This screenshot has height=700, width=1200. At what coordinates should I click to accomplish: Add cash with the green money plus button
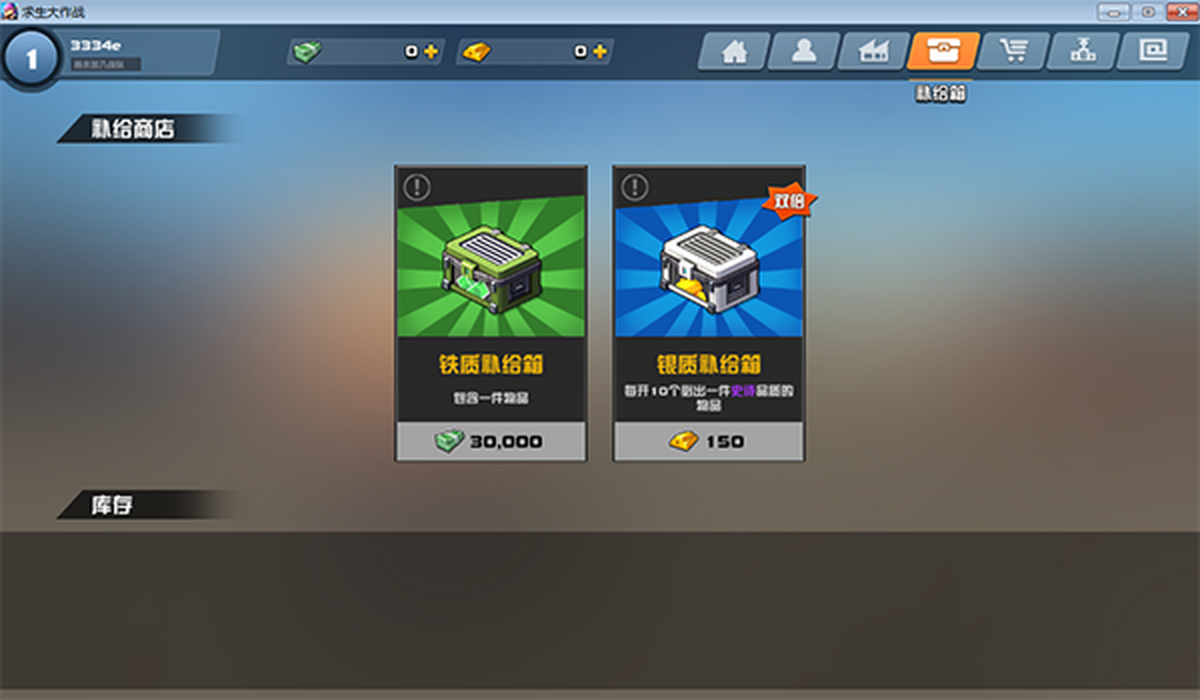431,52
